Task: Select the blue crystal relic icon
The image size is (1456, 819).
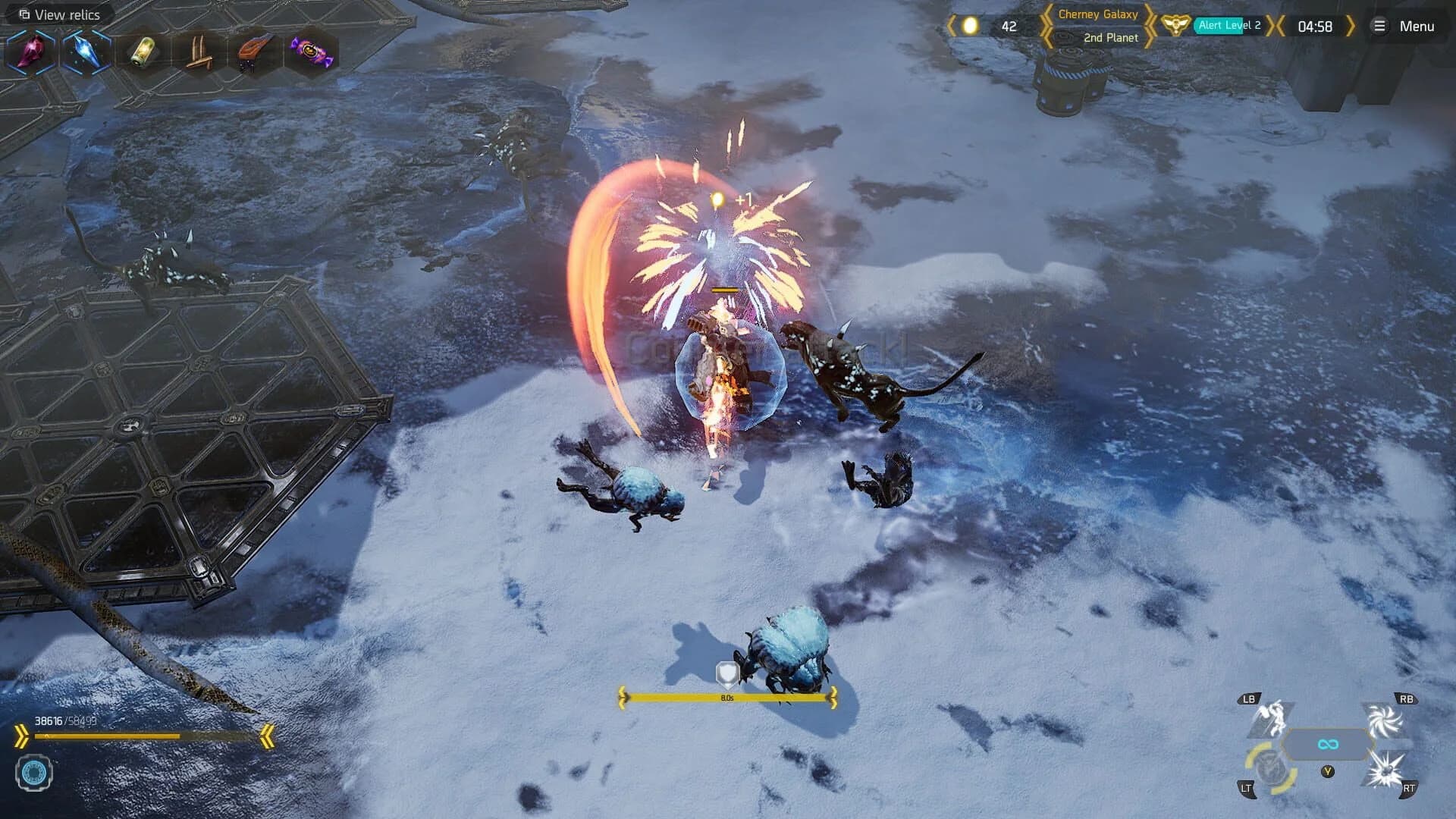Action: tap(86, 53)
